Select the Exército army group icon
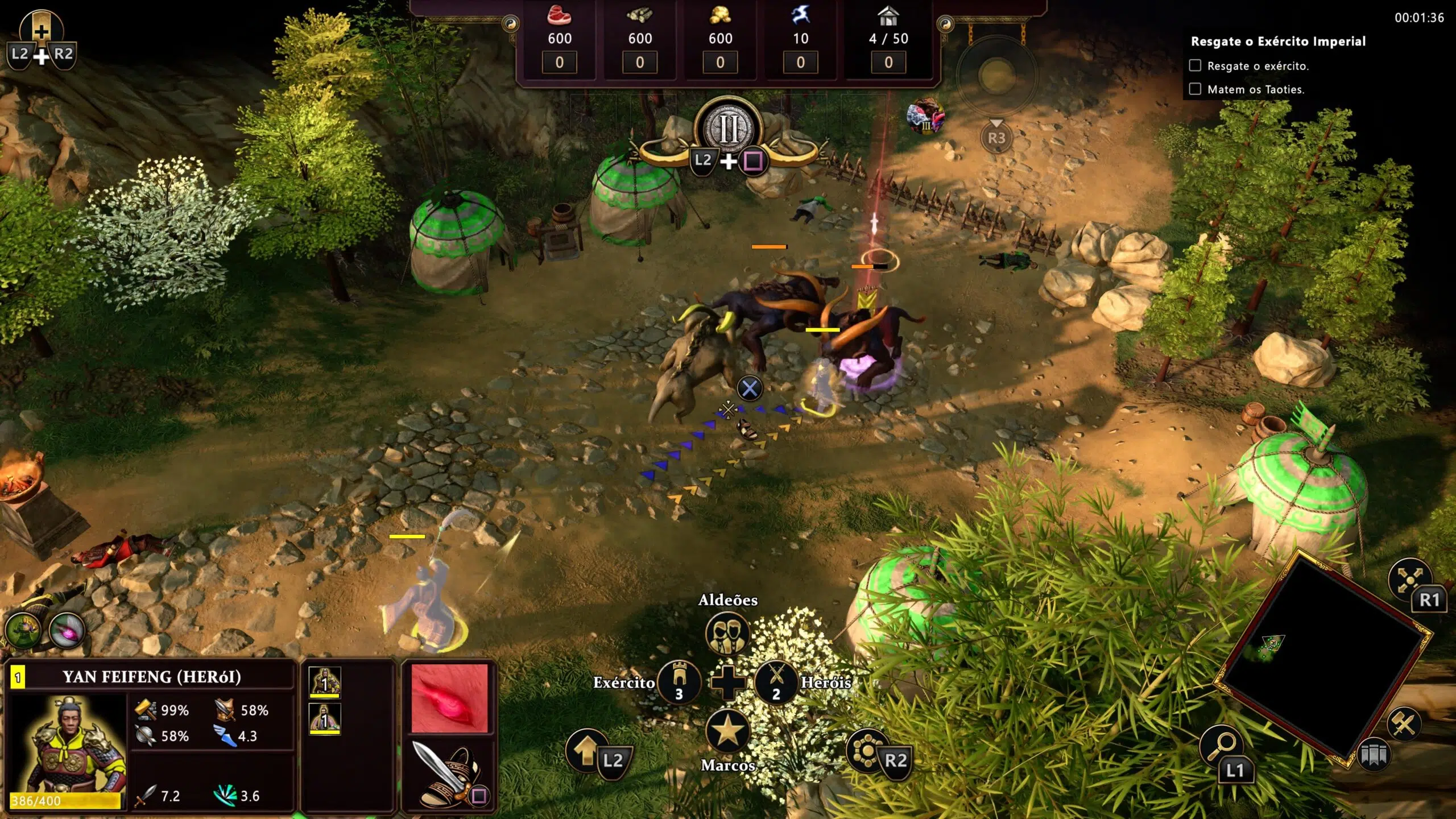The height and width of the screenshot is (819, 1456). [x=678, y=681]
